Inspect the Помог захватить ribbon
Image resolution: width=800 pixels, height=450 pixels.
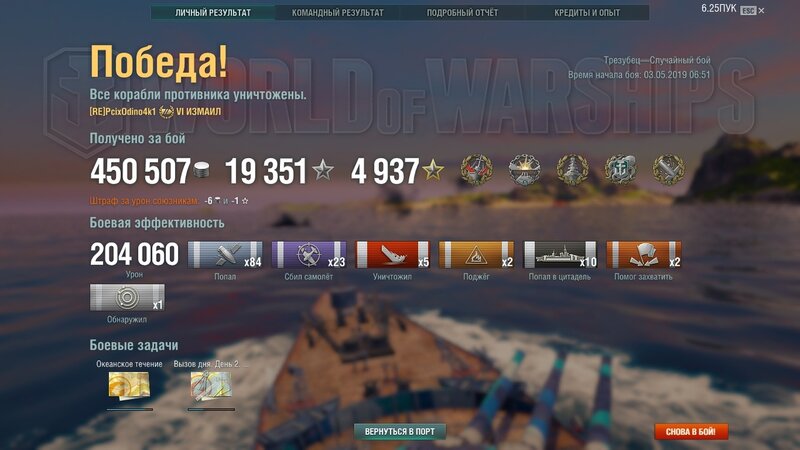coord(644,255)
